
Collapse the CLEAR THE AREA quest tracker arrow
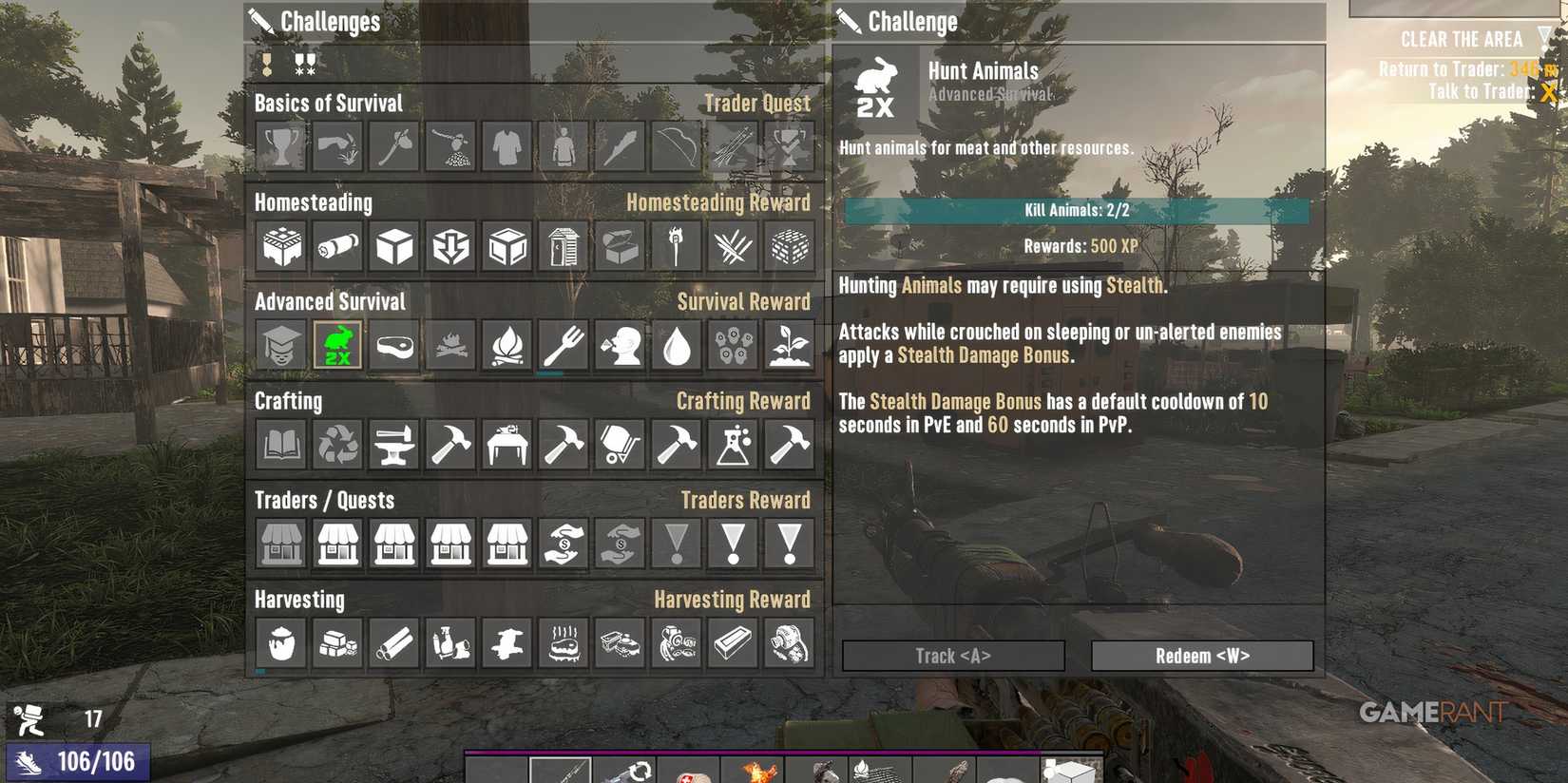(1541, 40)
